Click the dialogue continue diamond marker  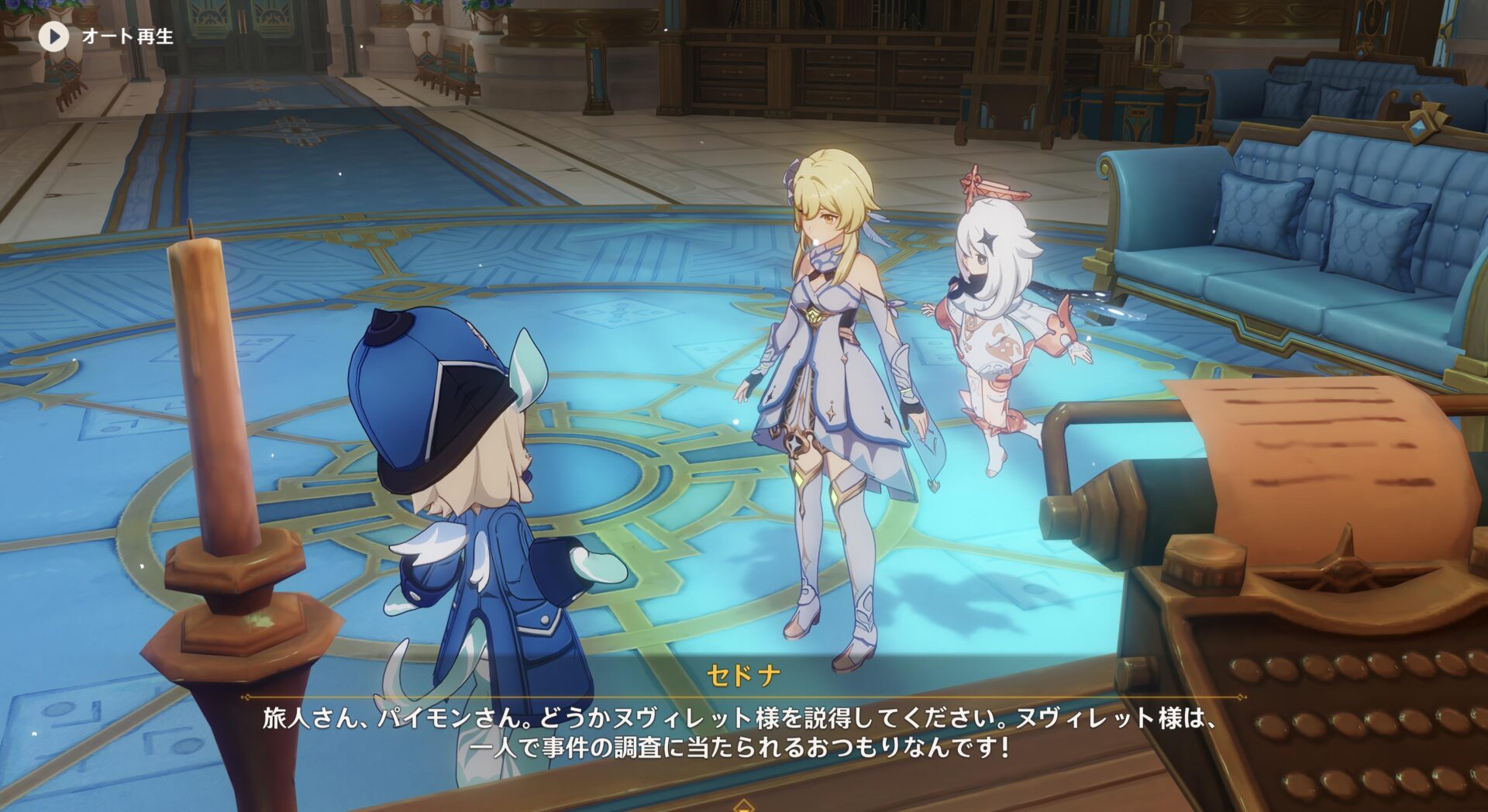[743, 806]
